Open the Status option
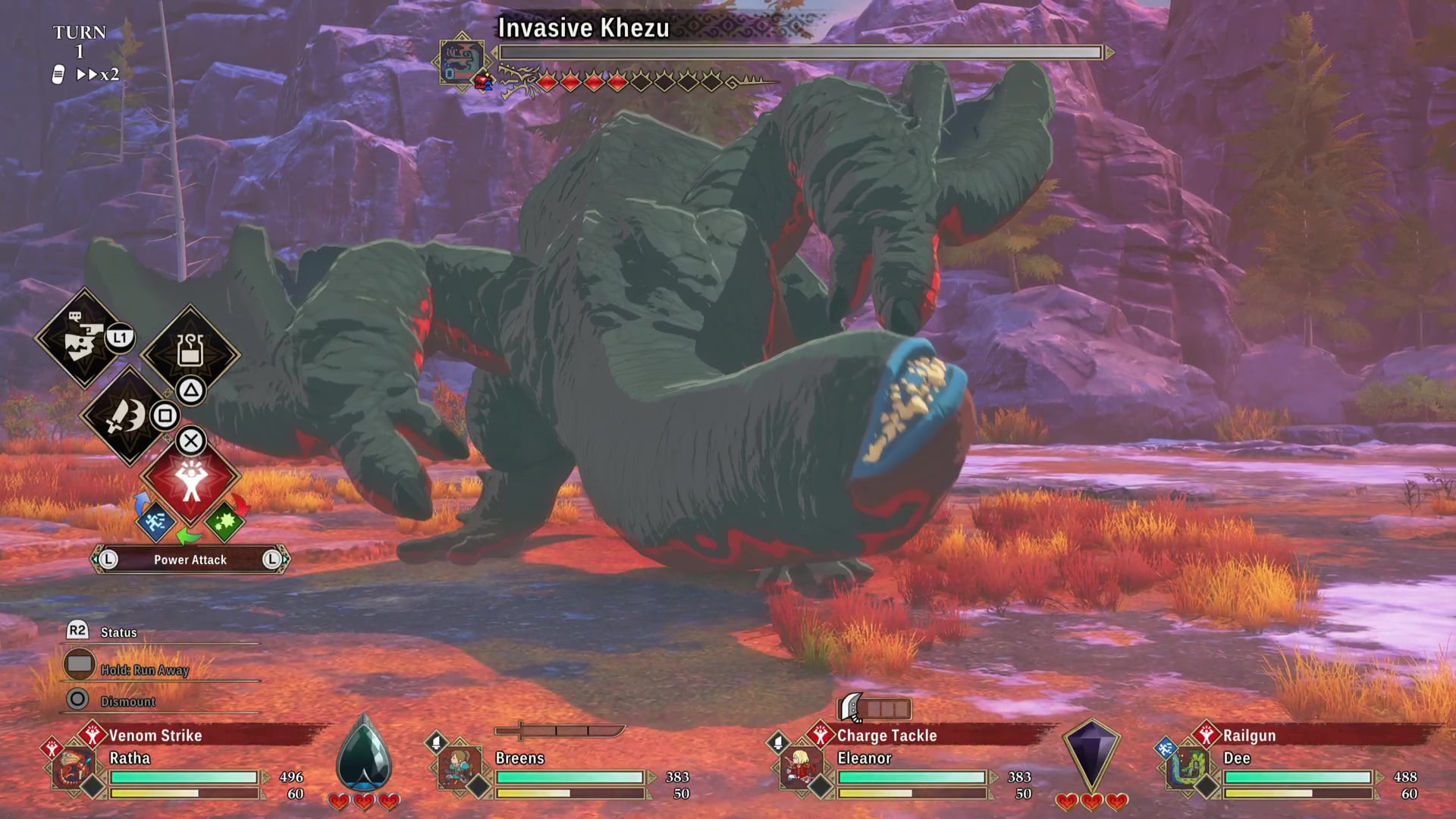1456x819 pixels. tap(118, 632)
